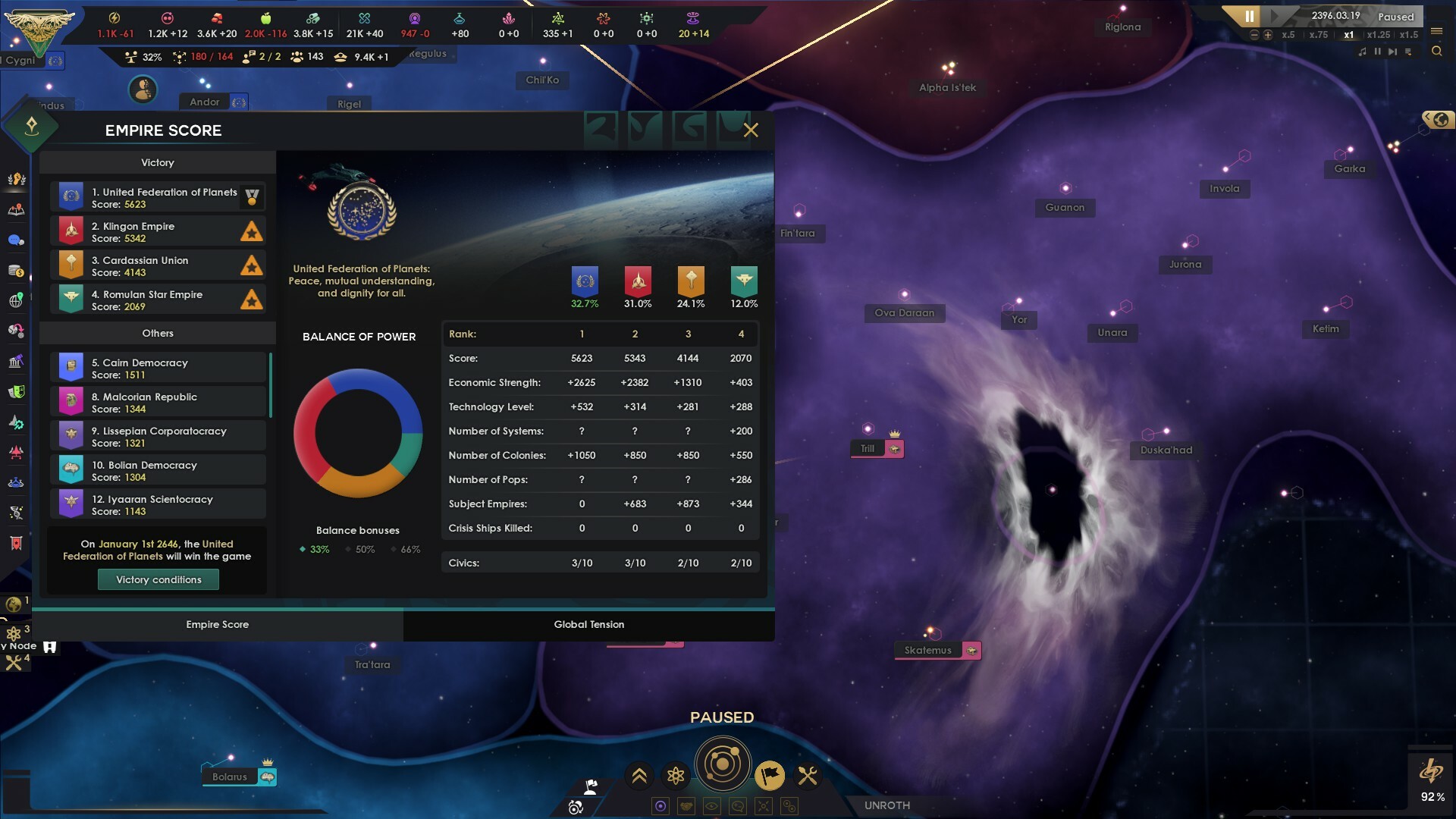The height and width of the screenshot is (819, 1456).
Task: Toggle the intel map mode eye icon
Action: point(712,807)
